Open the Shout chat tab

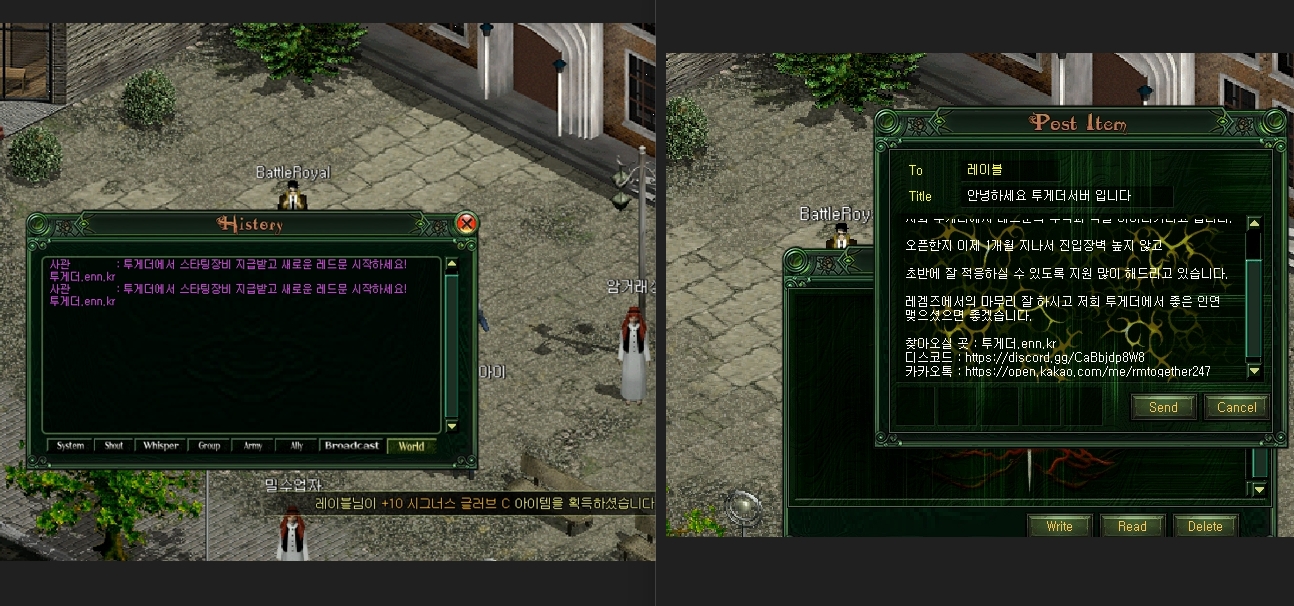(x=114, y=446)
